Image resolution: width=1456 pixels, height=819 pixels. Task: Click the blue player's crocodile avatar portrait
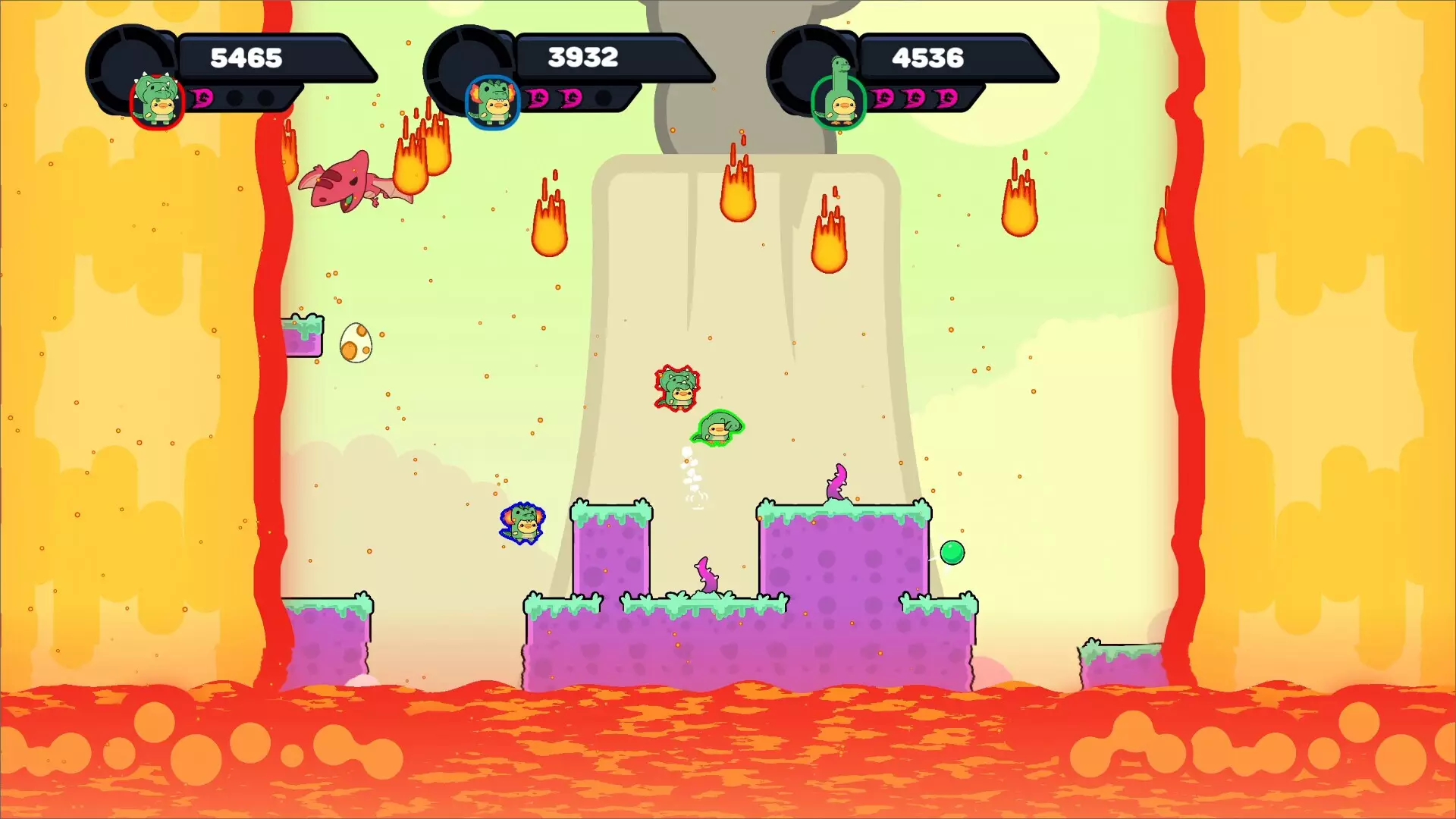tap(494, 99)
